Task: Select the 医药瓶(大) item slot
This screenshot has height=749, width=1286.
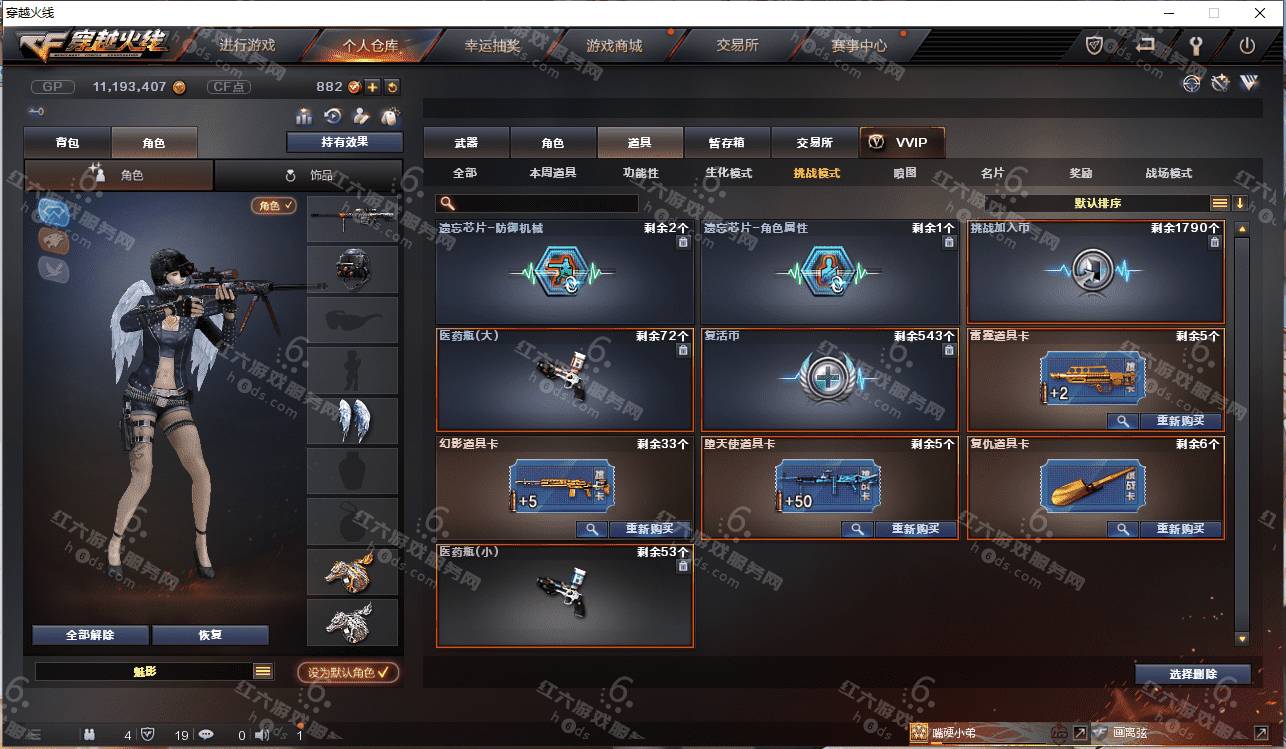Action: click(x=564, y=380)
